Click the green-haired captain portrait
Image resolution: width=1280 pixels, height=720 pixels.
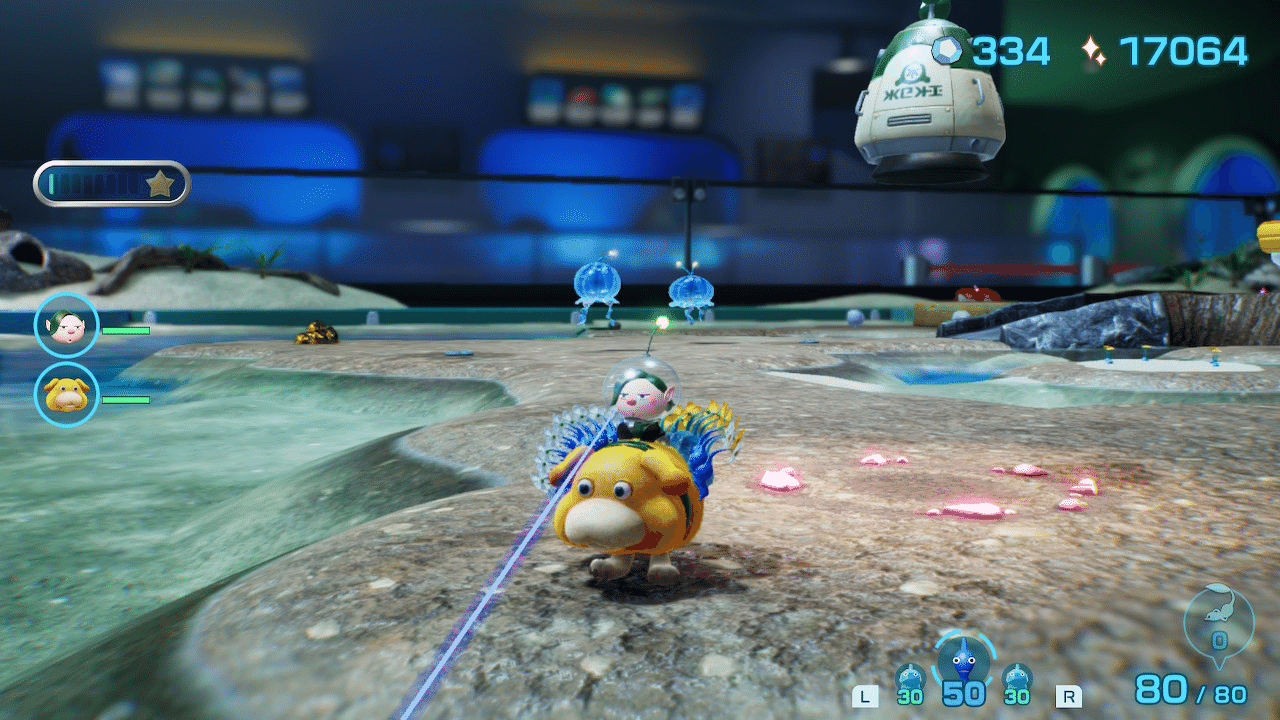coord(67,325)
